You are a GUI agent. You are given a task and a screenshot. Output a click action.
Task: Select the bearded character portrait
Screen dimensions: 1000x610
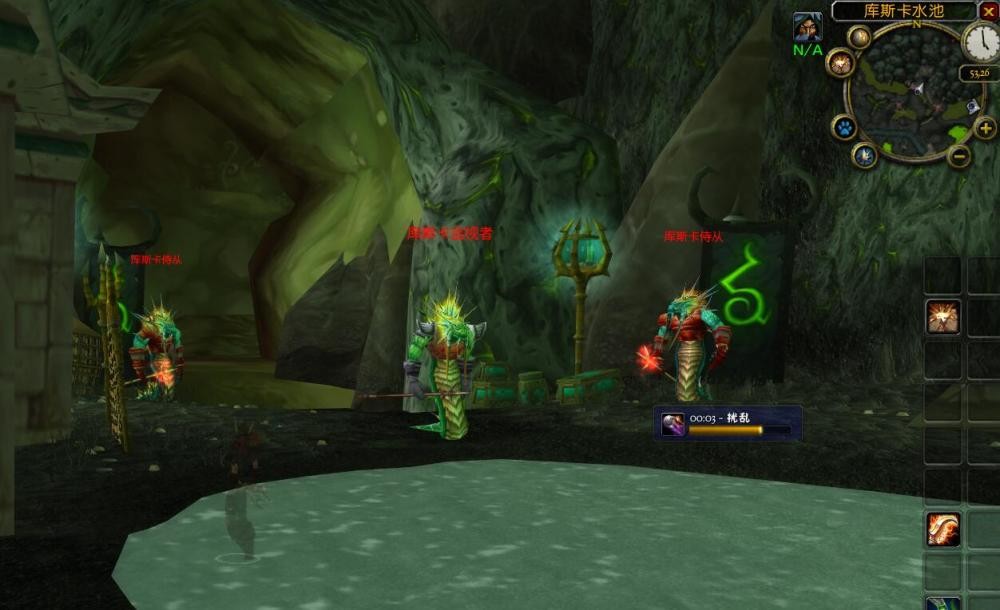pyautogui.click(x=807, y=27)
